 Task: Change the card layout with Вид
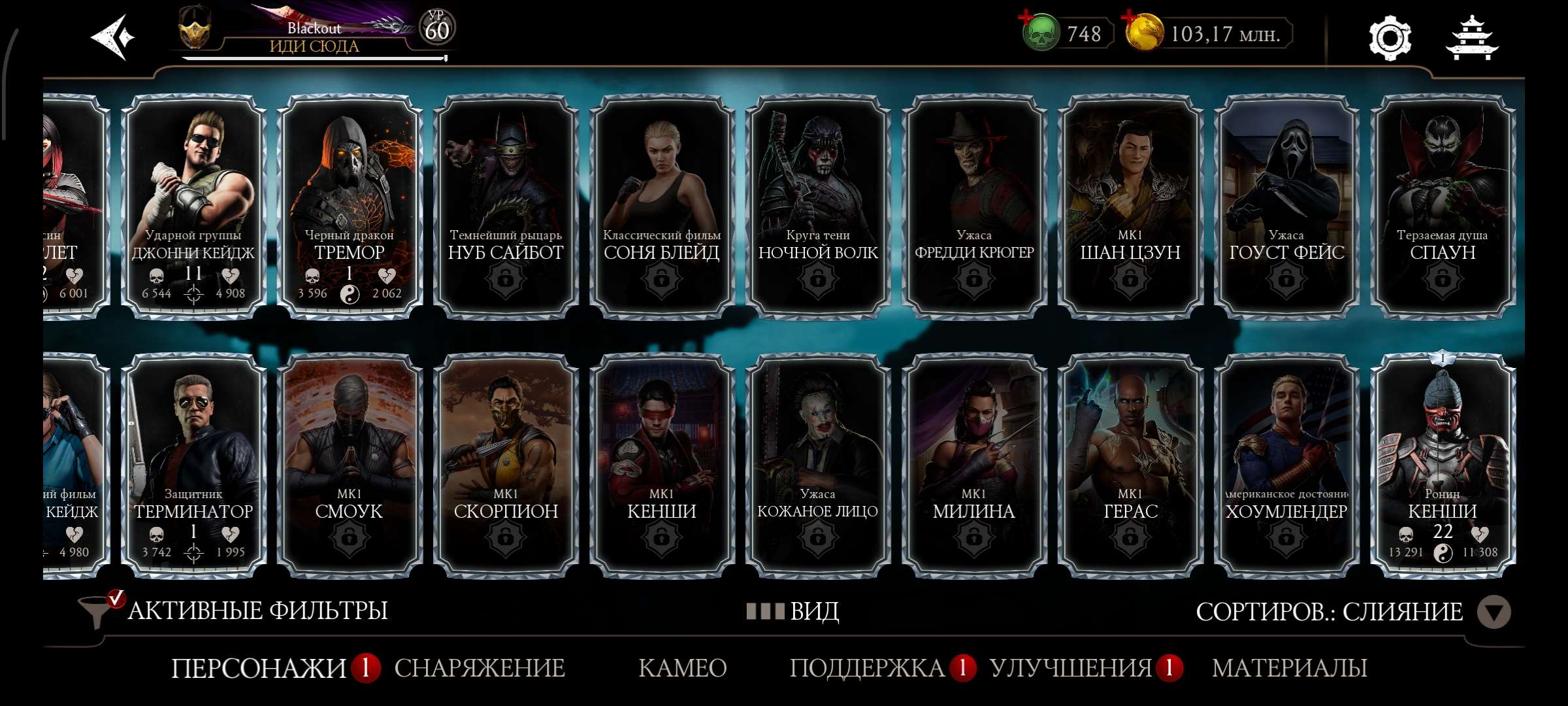click(x=794, y=612)
